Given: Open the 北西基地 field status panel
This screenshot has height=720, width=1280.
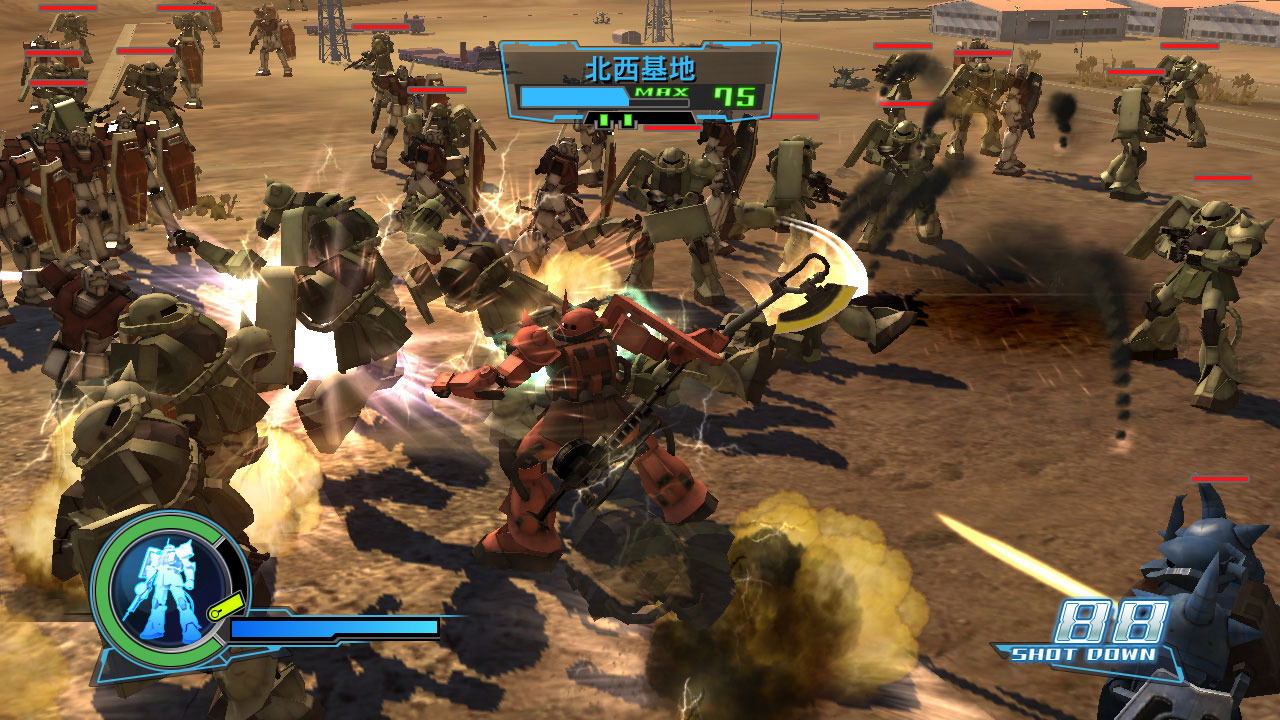Looking at the screenshot, I should tap(639, 81).
